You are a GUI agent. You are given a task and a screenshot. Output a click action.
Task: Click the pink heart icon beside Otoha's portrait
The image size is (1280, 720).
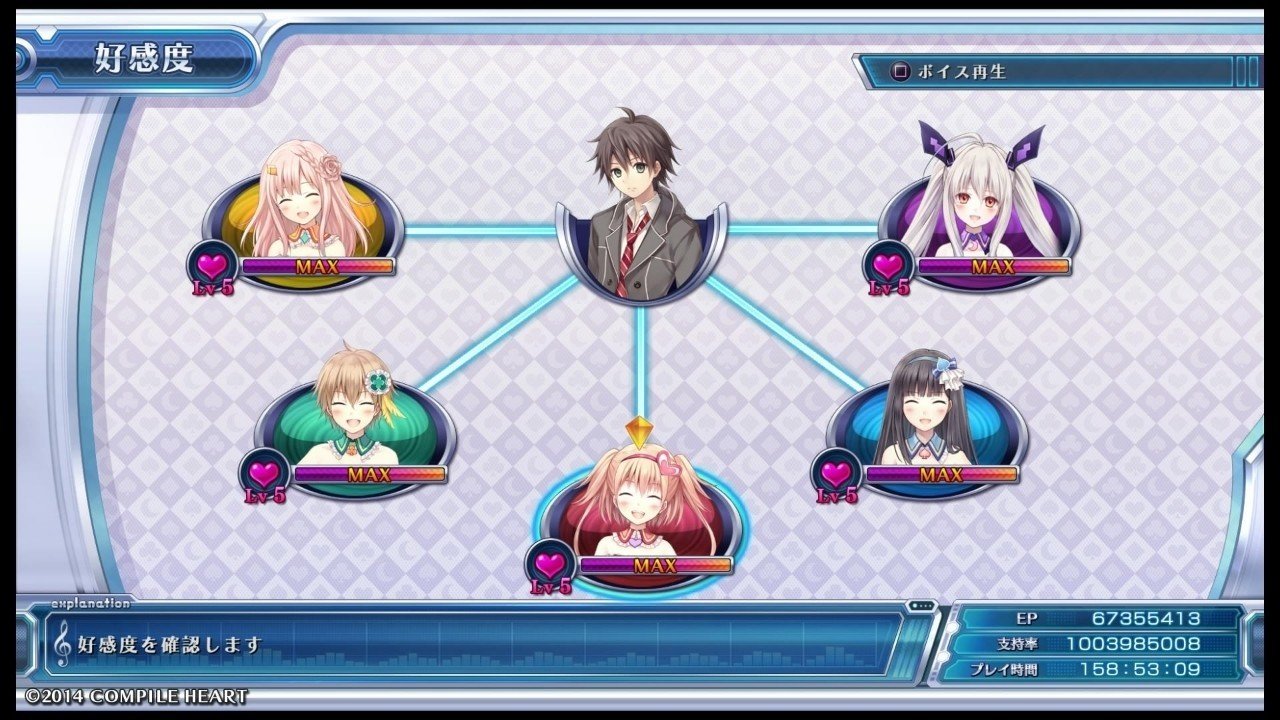pyautogui.click(x=211, y=265)
